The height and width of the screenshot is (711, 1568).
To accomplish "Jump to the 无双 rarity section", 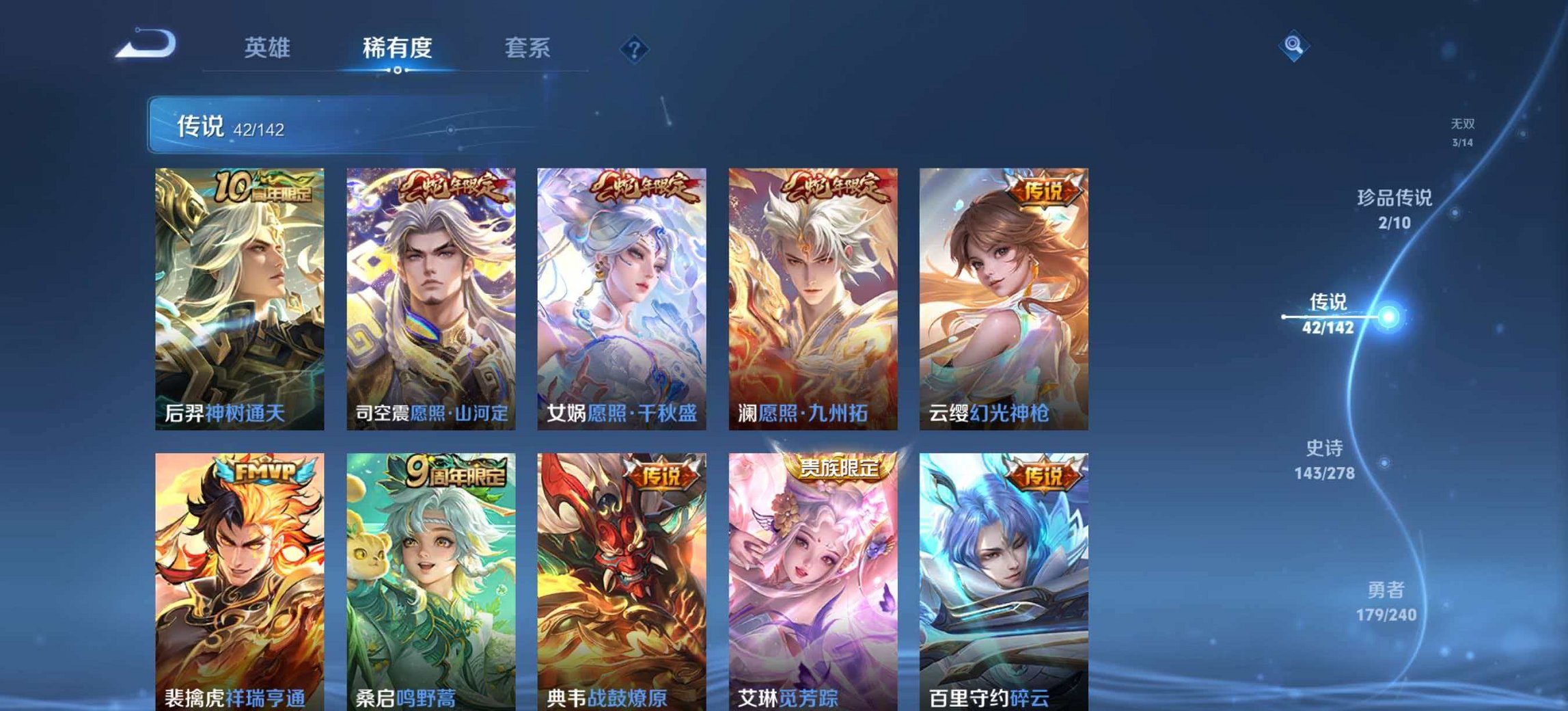I will 1462,131.
